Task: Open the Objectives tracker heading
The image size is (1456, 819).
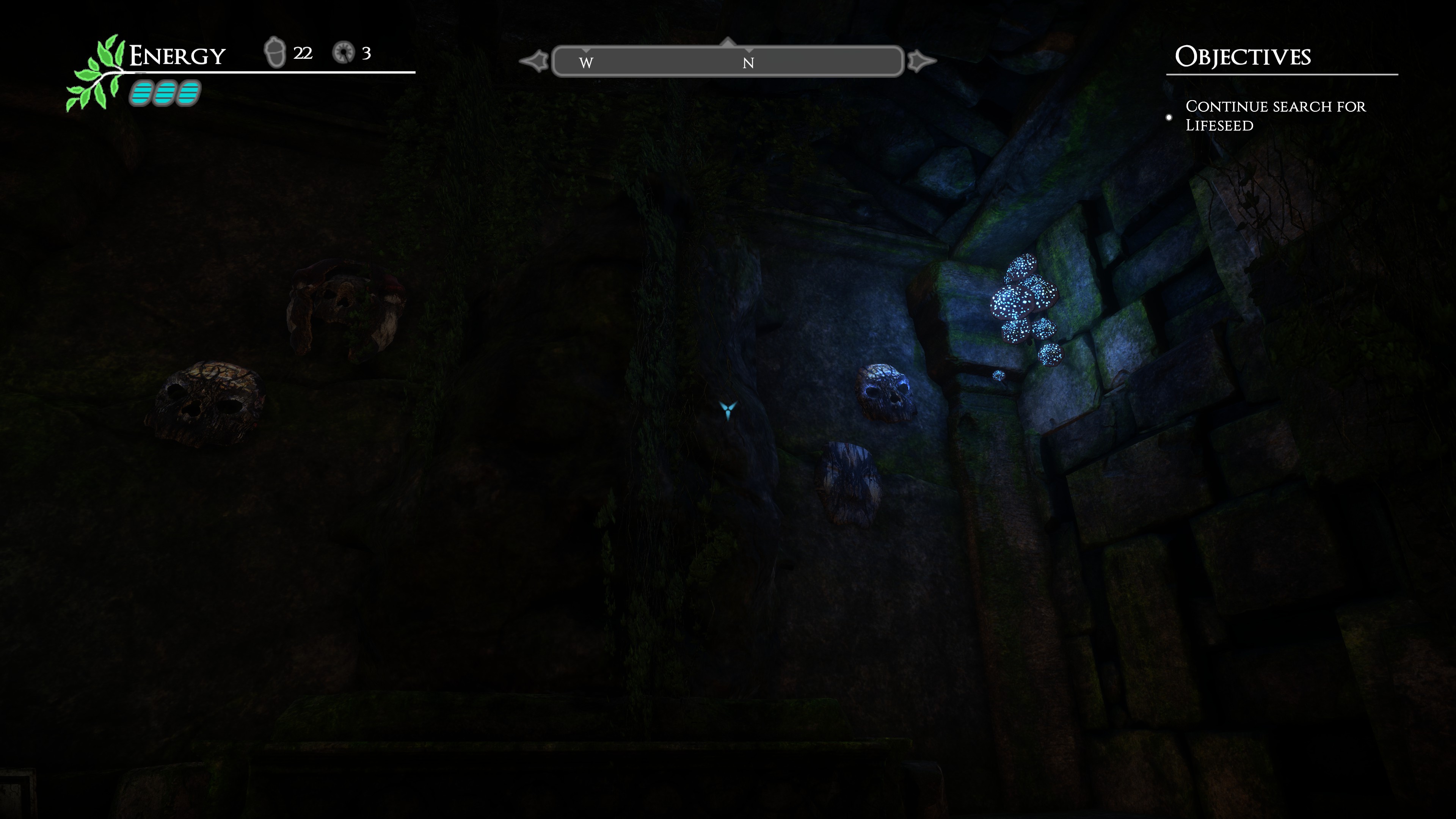Action: [x=1243, y=56]
